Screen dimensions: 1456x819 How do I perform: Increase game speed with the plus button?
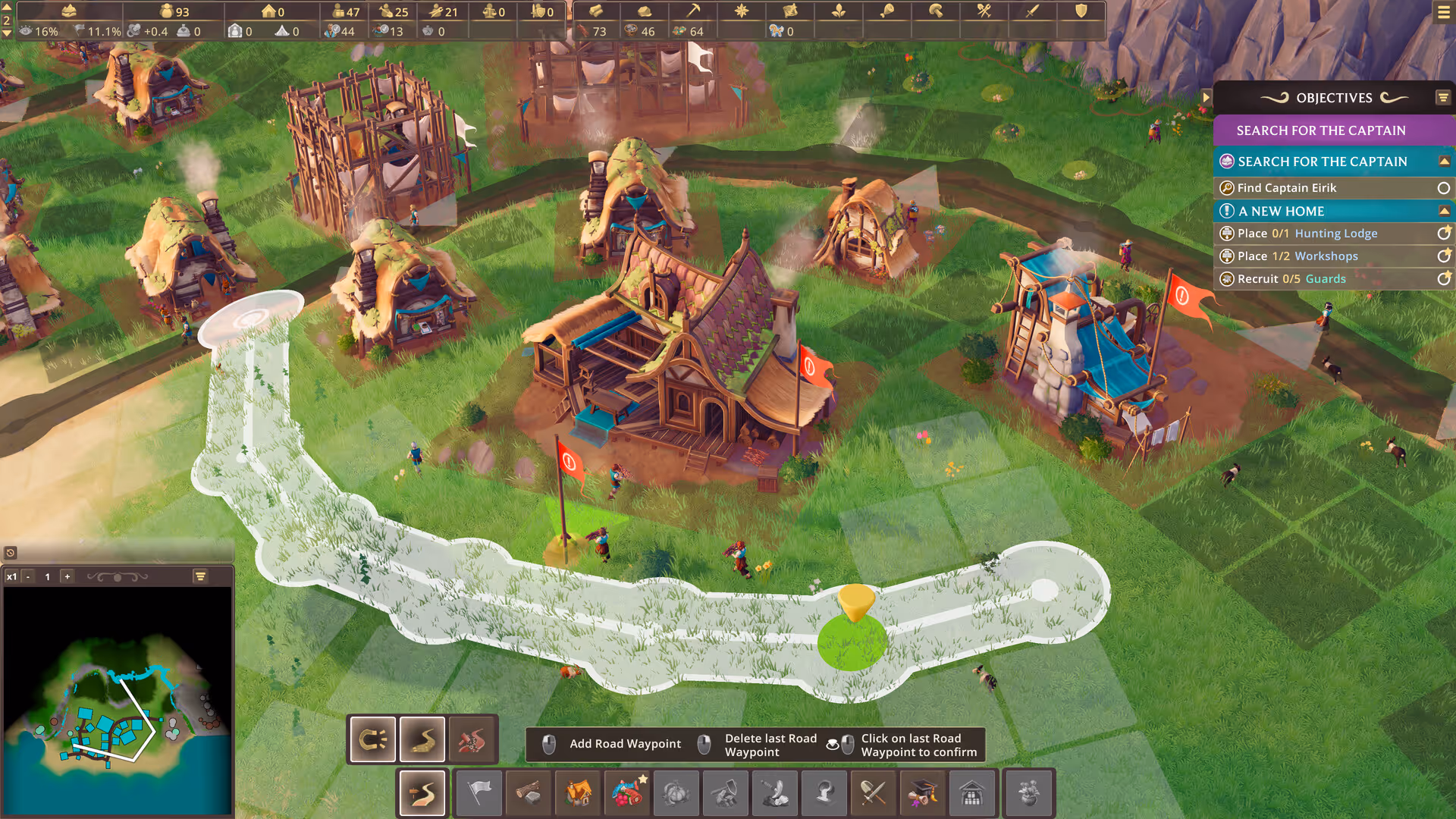pos(67,577)
